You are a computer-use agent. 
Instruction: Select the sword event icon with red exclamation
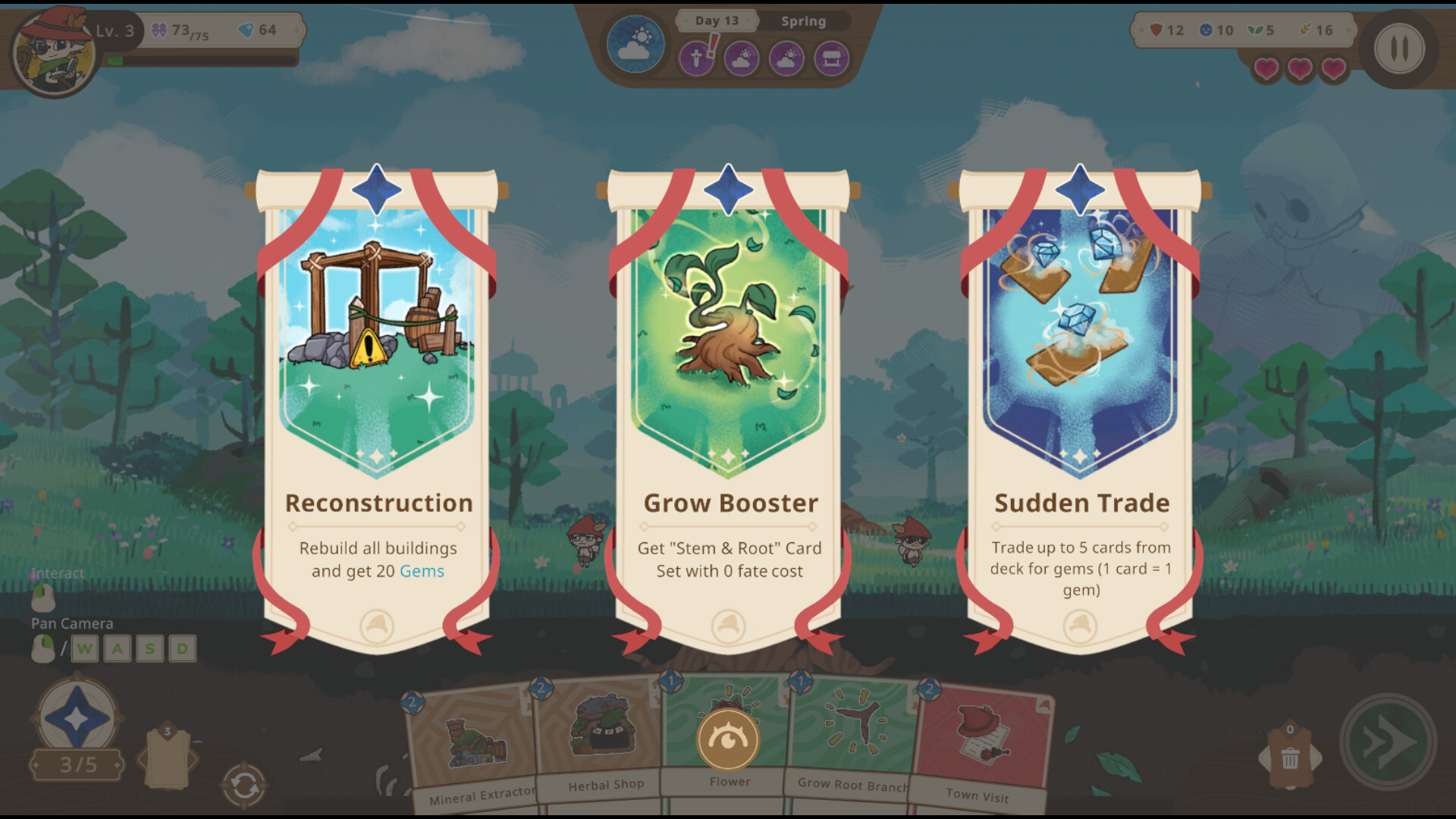(695, 59)
